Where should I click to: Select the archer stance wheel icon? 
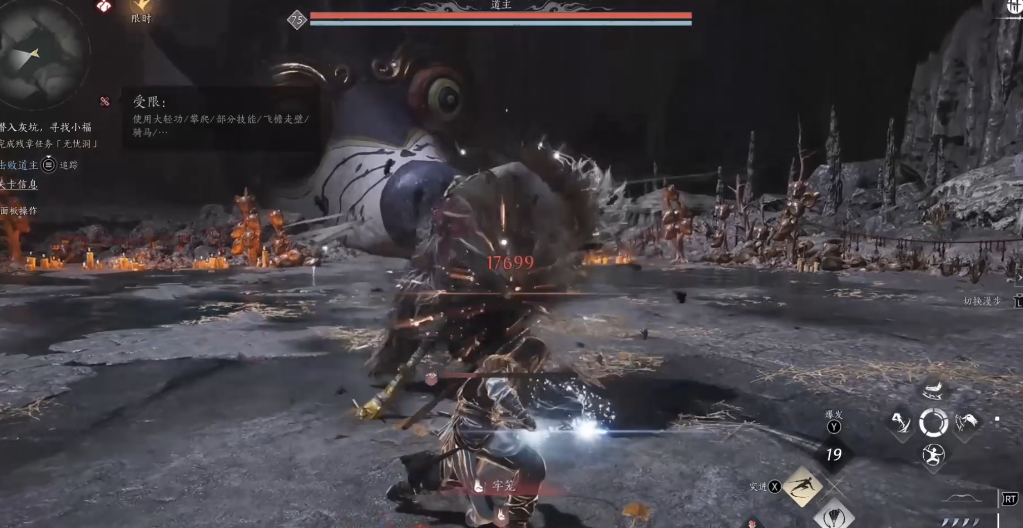click(933, 454)
